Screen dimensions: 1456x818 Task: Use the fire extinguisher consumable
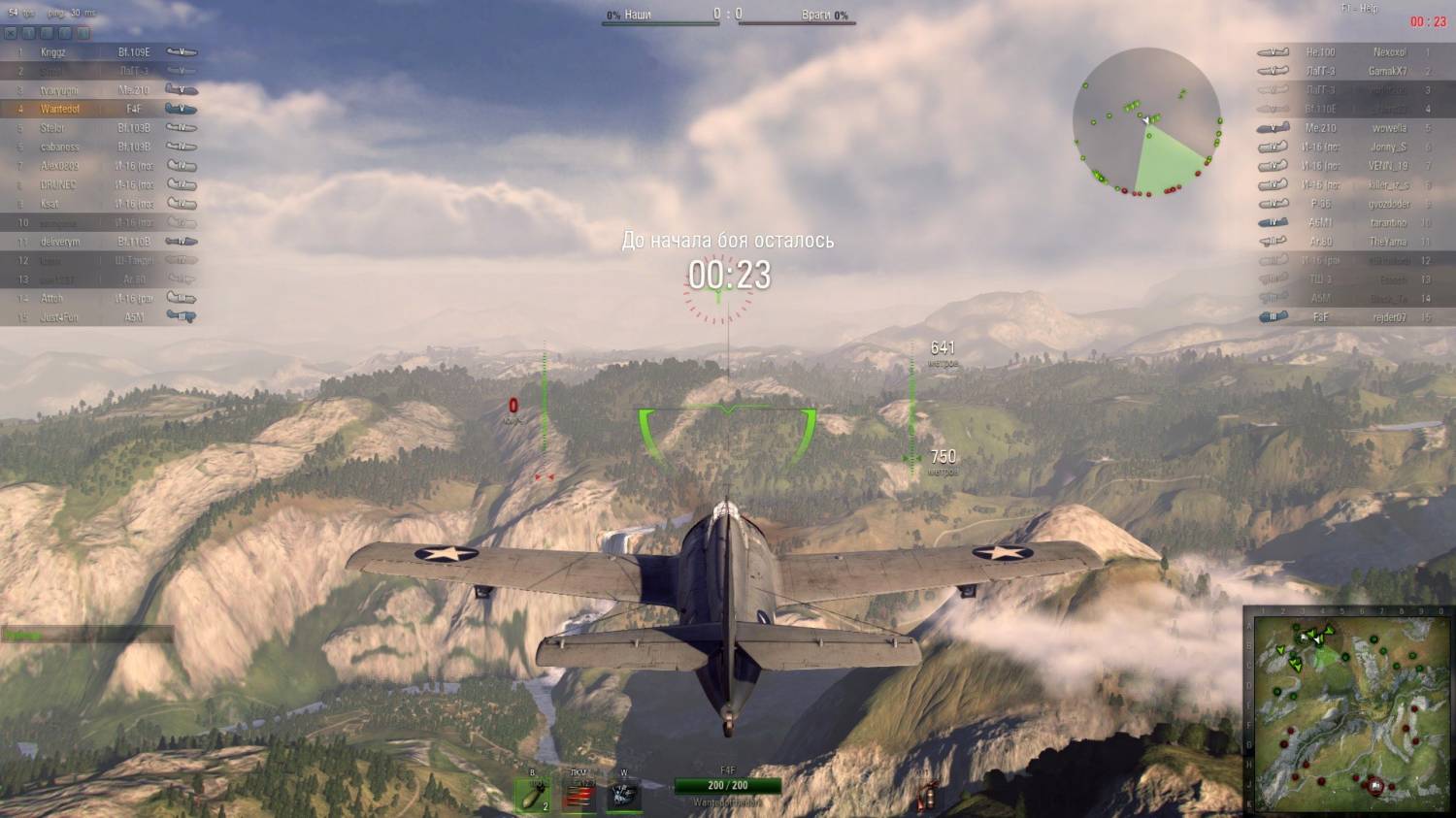(x=927, y=798)
